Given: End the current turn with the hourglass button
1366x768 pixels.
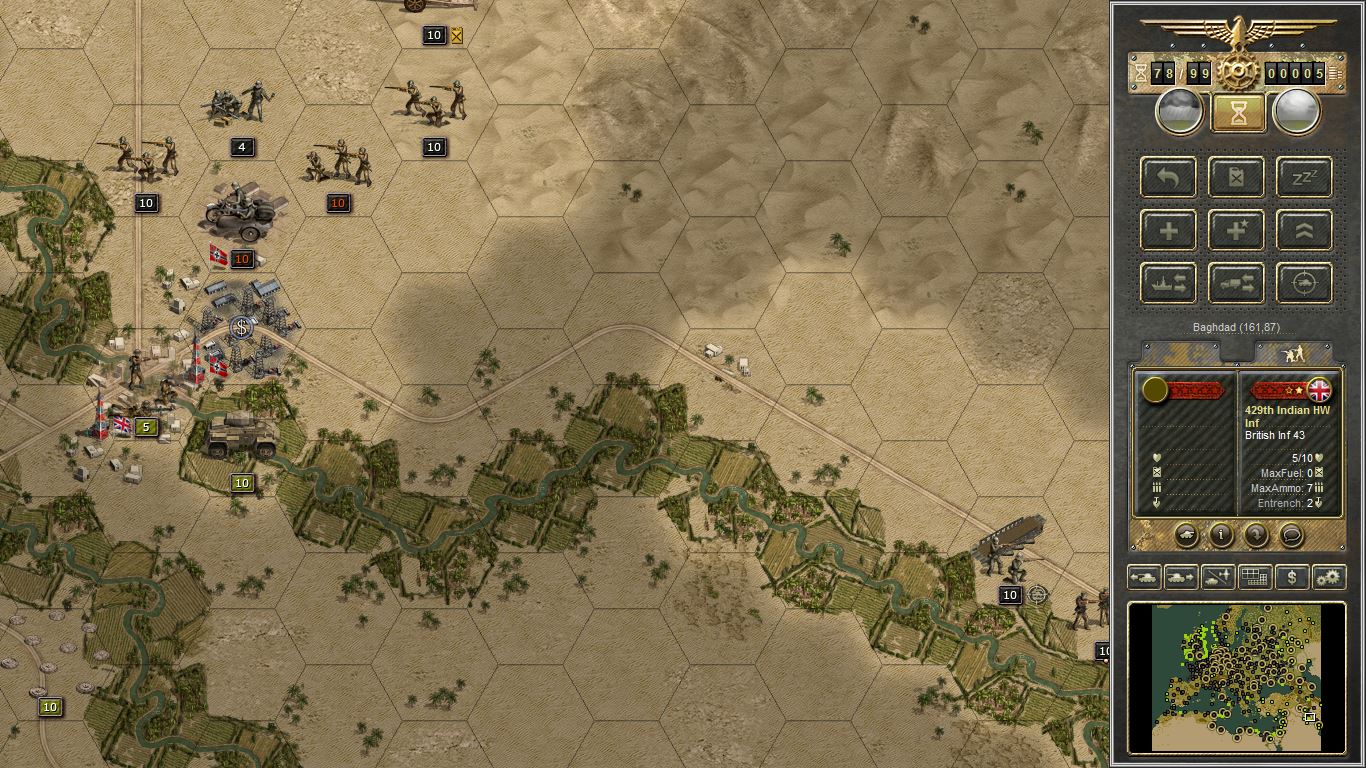Looking at the screenshot, I should [x=1237, y=111].
